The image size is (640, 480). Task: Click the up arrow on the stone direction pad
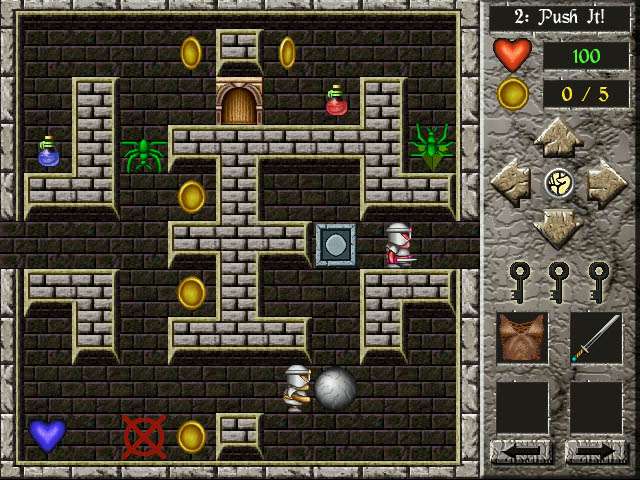pyautogui.click(x=559, y=139)
